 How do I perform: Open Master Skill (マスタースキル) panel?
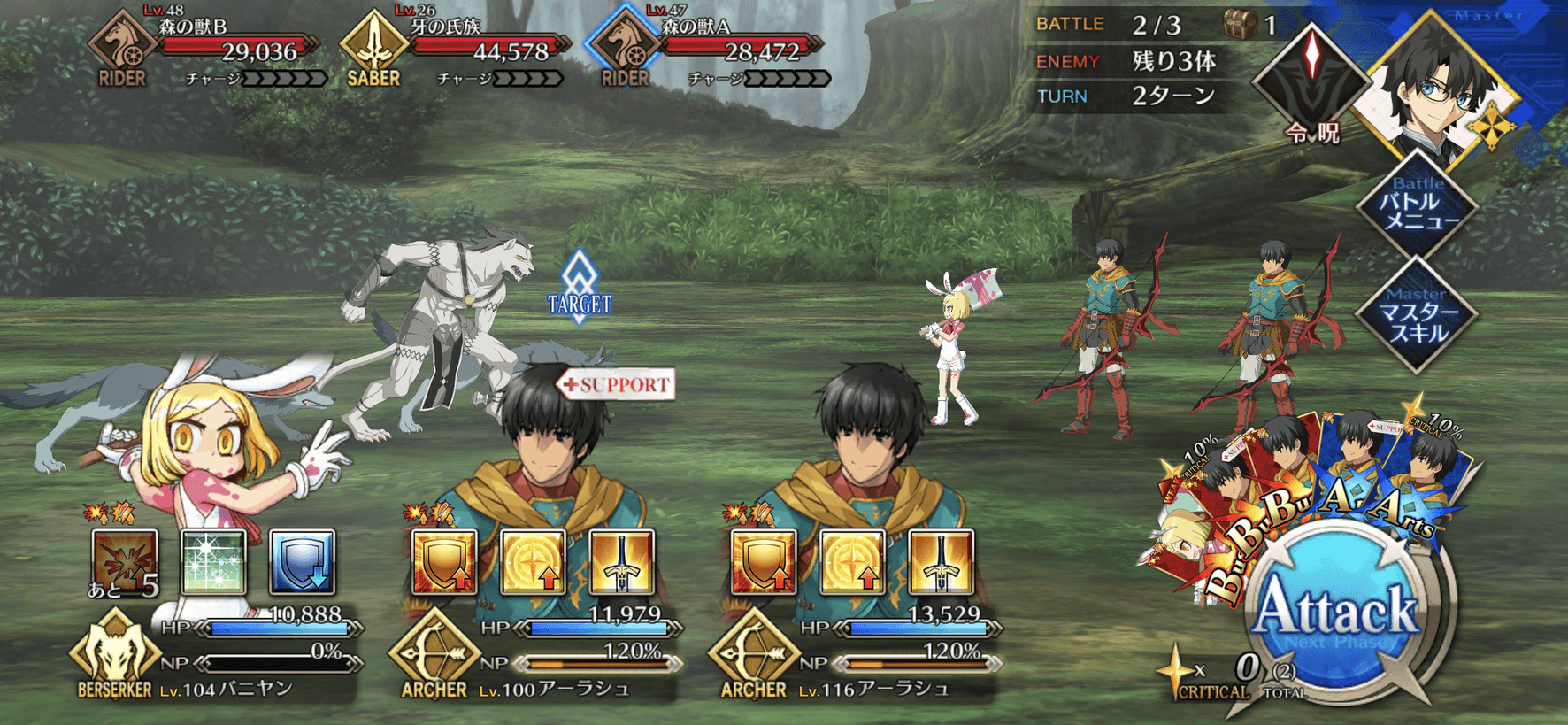tap(1416, 315)
